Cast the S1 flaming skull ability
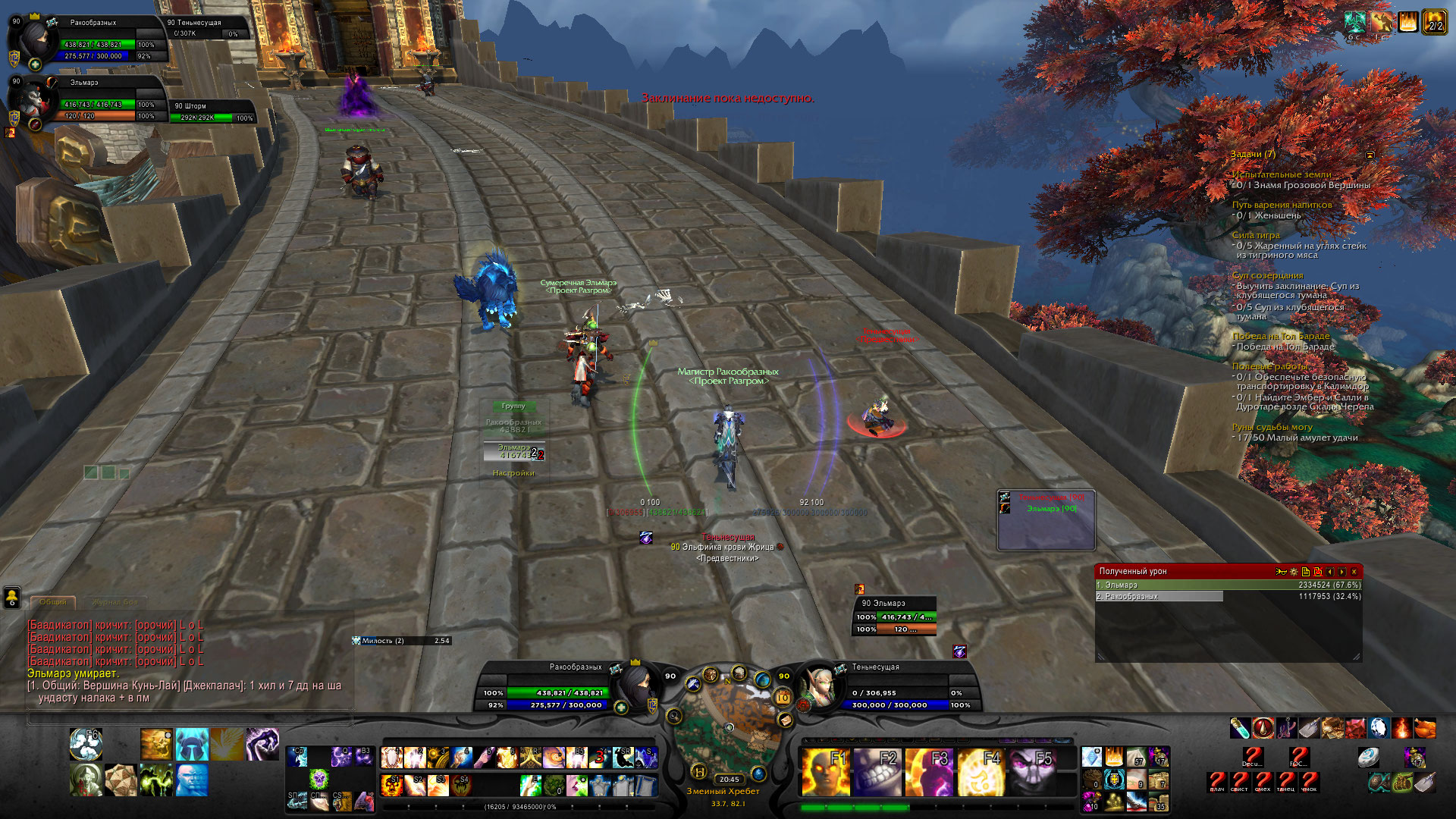Viewport: 1456px width, 819px height. click(392, 784)
